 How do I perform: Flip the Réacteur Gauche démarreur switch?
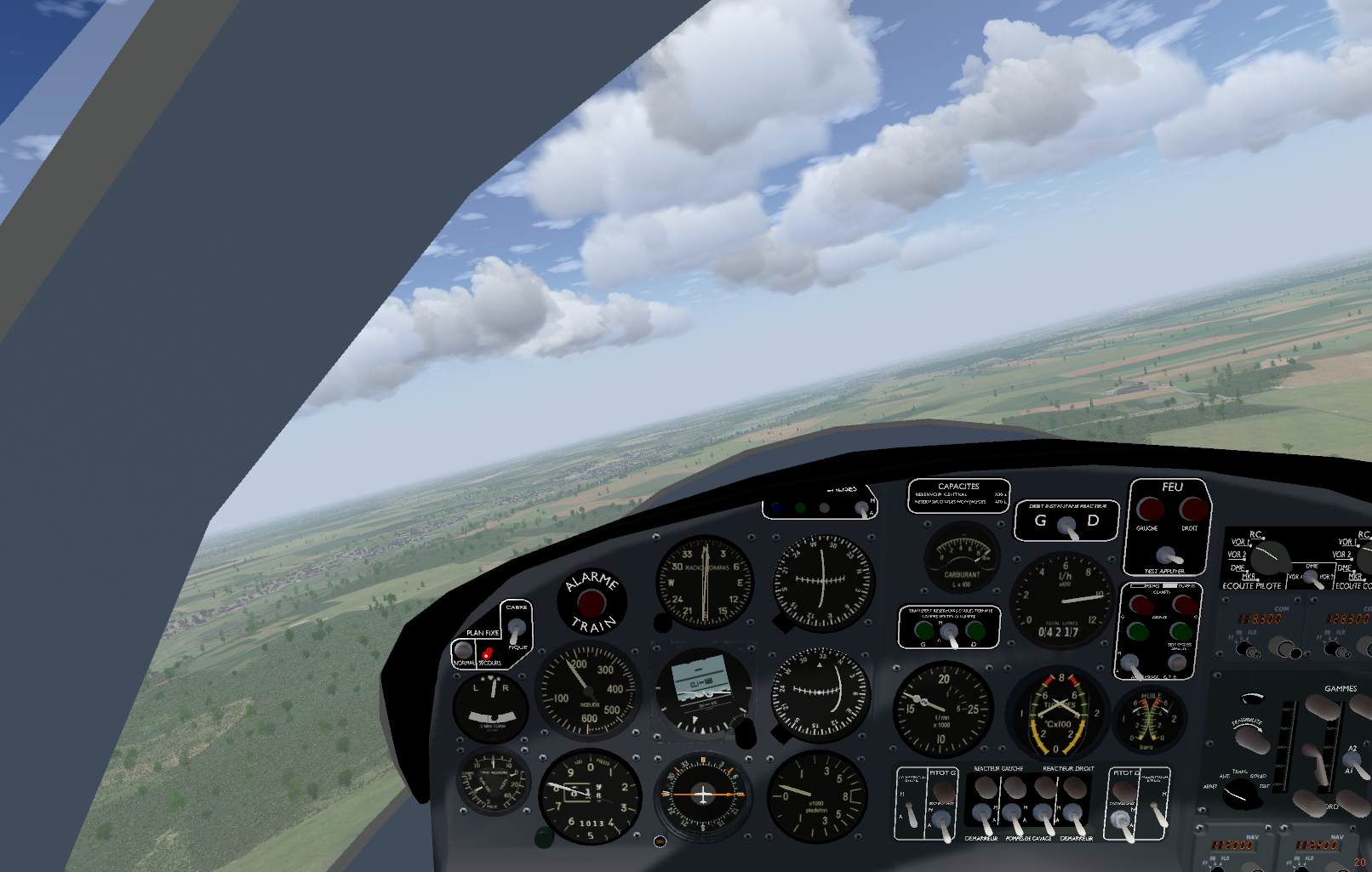983,819
